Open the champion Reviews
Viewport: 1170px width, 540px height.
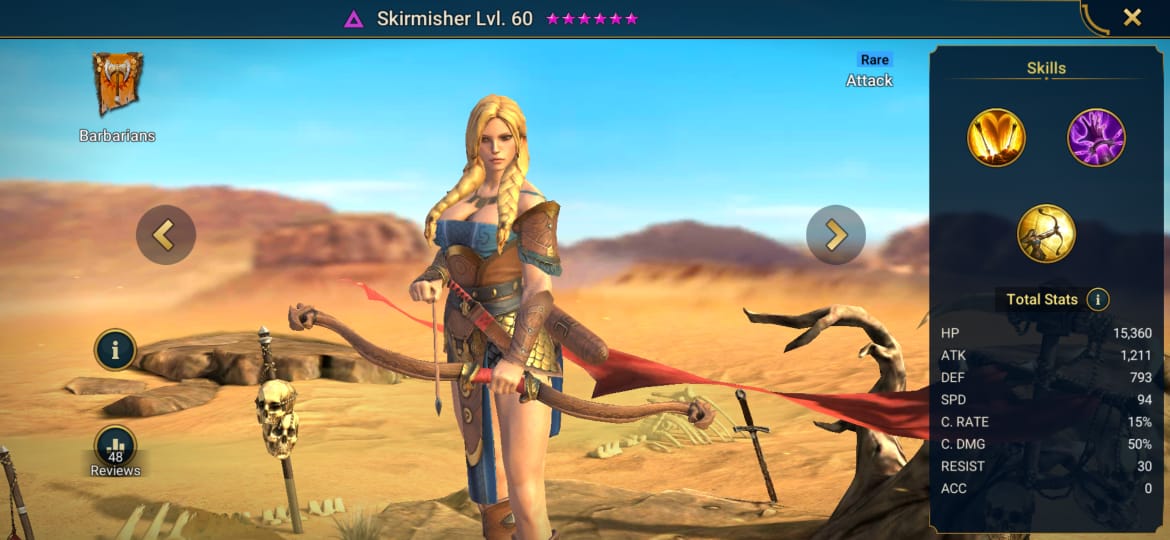pos(116,450)
